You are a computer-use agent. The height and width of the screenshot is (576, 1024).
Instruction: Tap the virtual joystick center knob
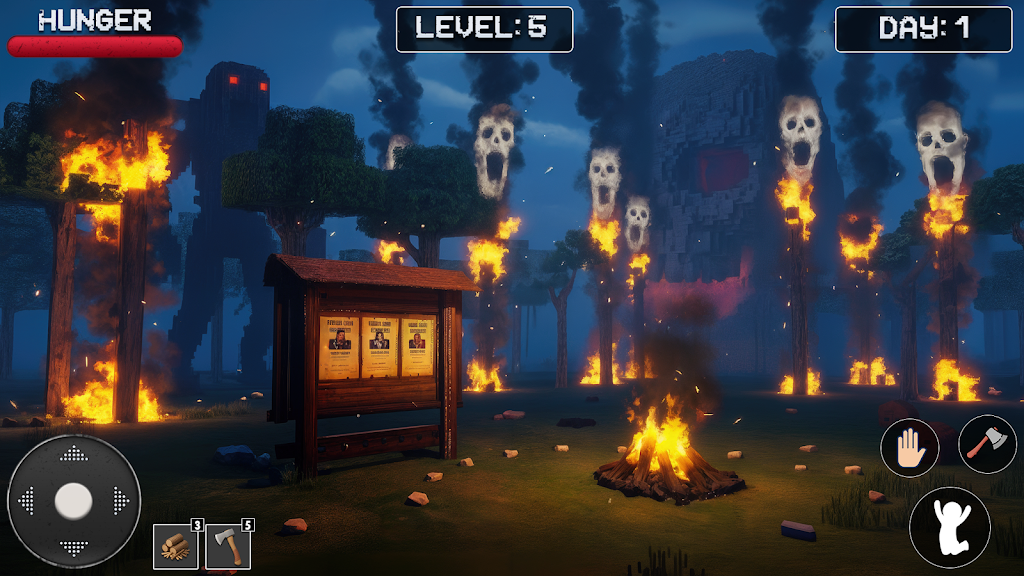coord(73,500)
